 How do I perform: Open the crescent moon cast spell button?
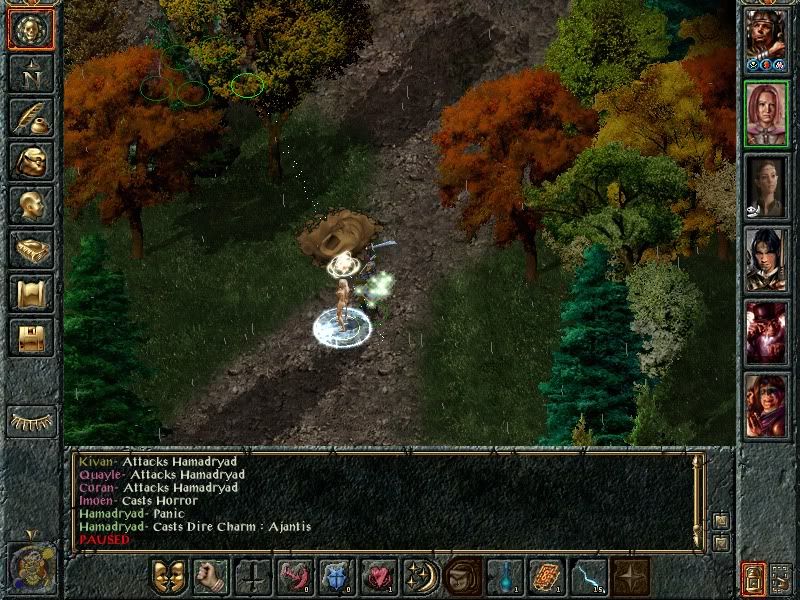click(421, 577)
